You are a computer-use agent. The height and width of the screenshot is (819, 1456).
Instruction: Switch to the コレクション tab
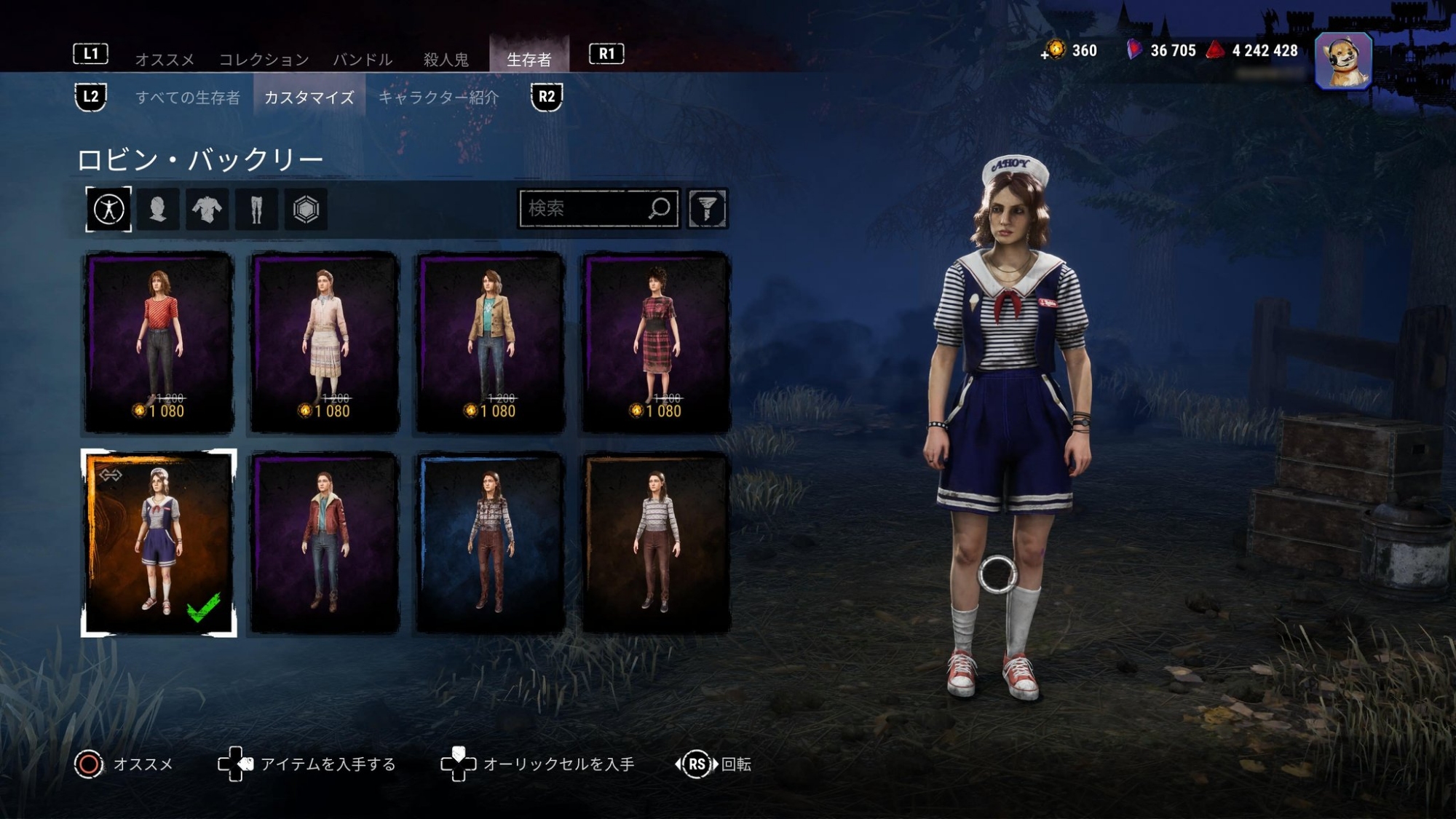(x=264, y=59)
